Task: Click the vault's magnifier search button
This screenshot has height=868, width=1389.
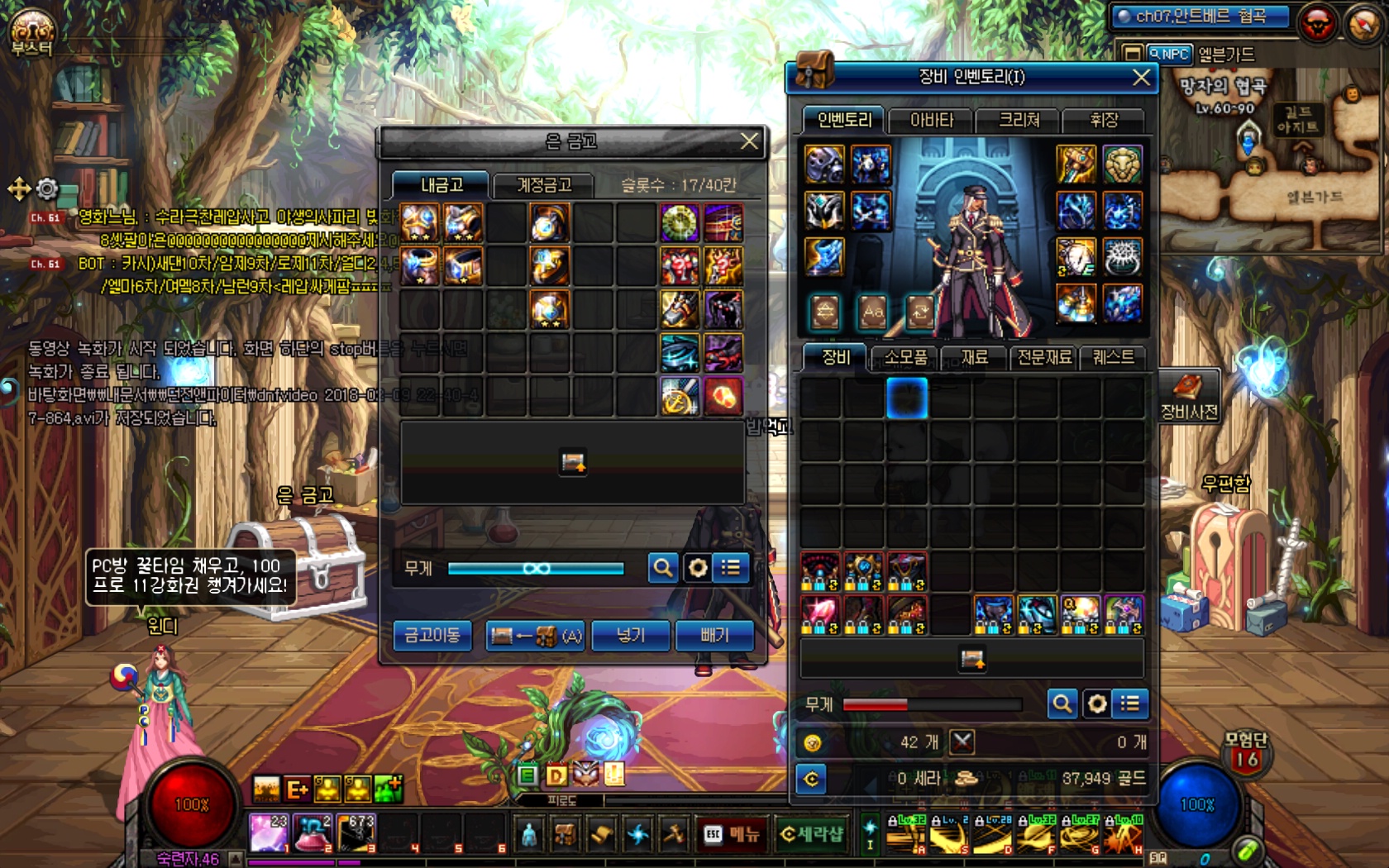Action: coord(662,568)
